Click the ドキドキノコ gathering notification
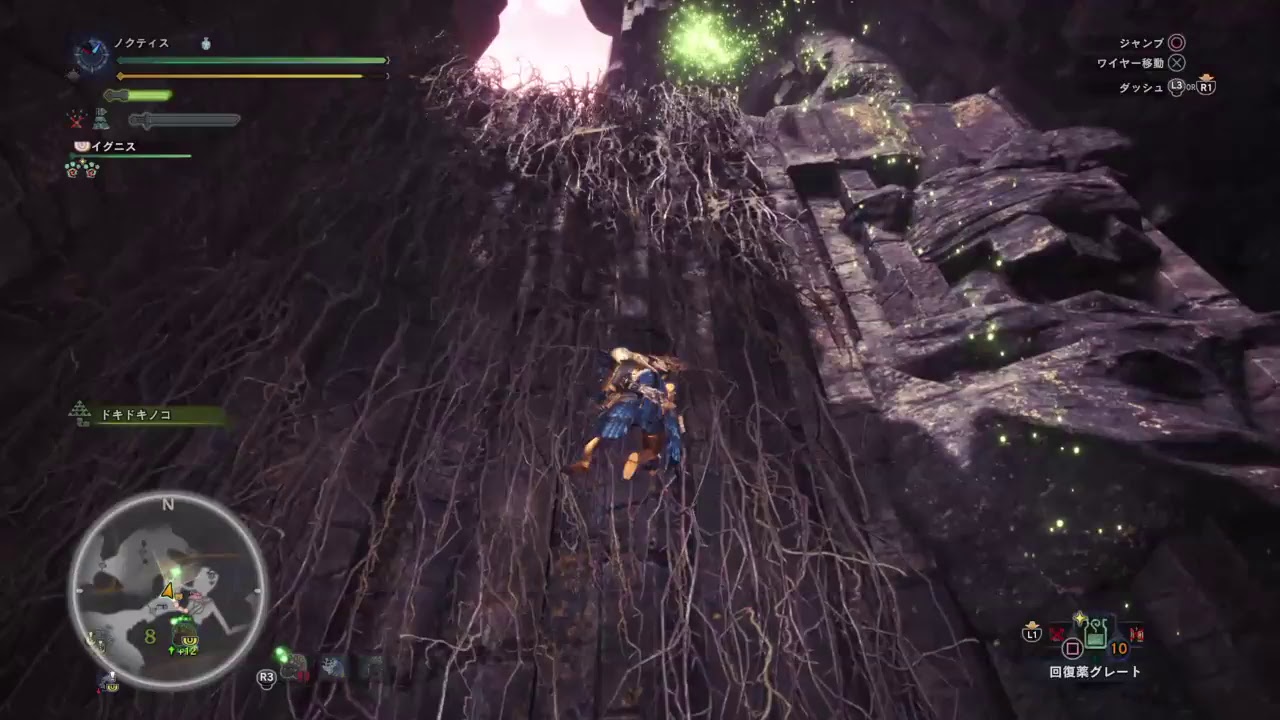The image size is (1280, 720). pos(151,414)
